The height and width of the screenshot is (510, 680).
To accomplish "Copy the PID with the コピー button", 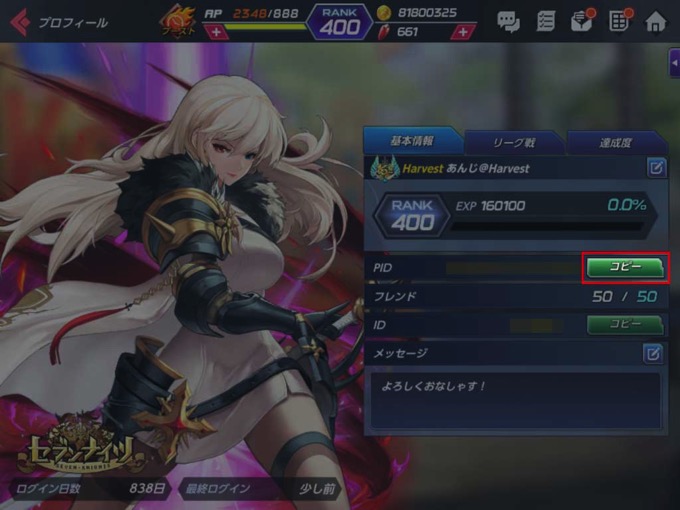I will (x=625, y=268).
